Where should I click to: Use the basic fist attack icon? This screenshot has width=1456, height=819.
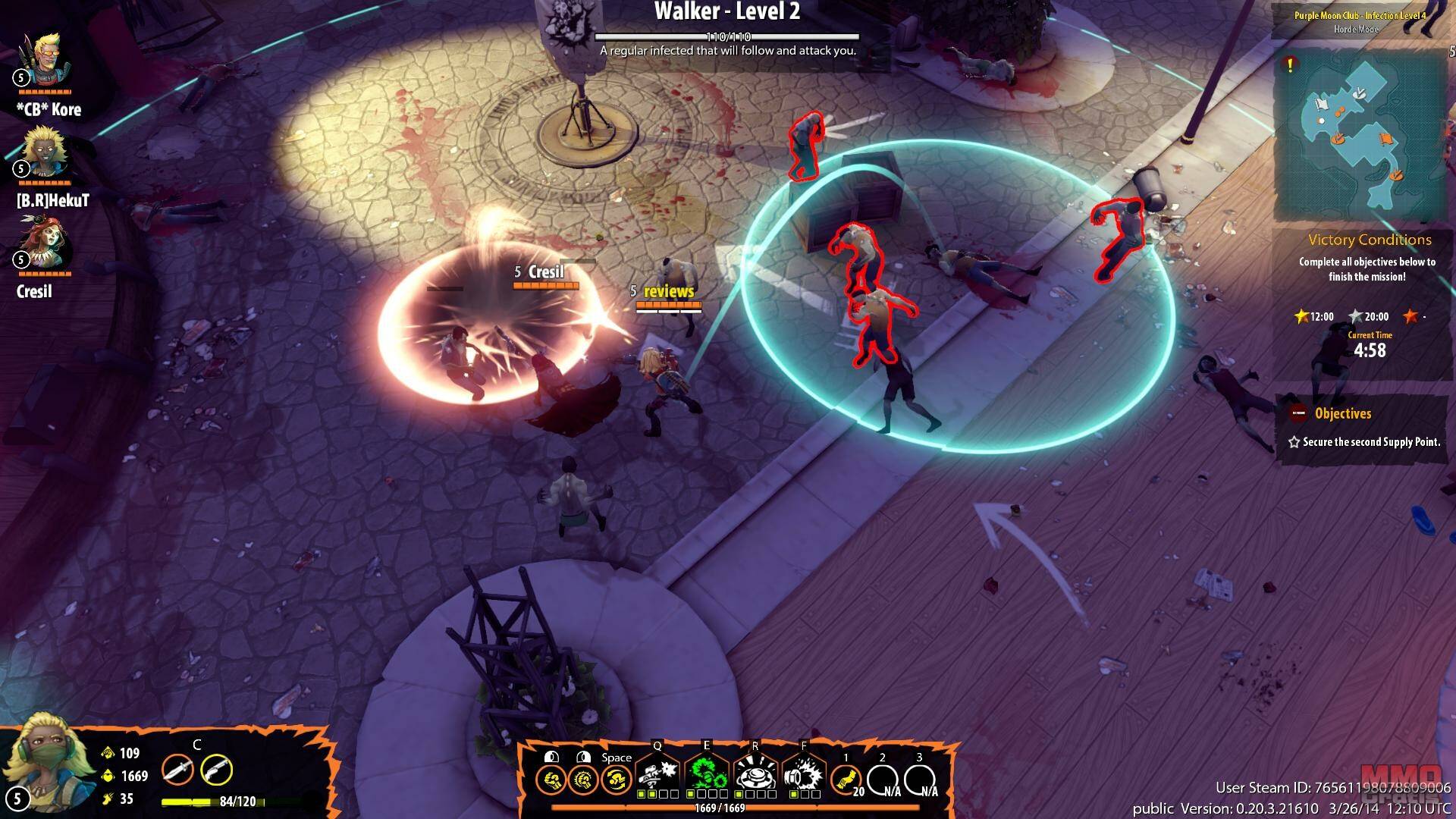550,779
